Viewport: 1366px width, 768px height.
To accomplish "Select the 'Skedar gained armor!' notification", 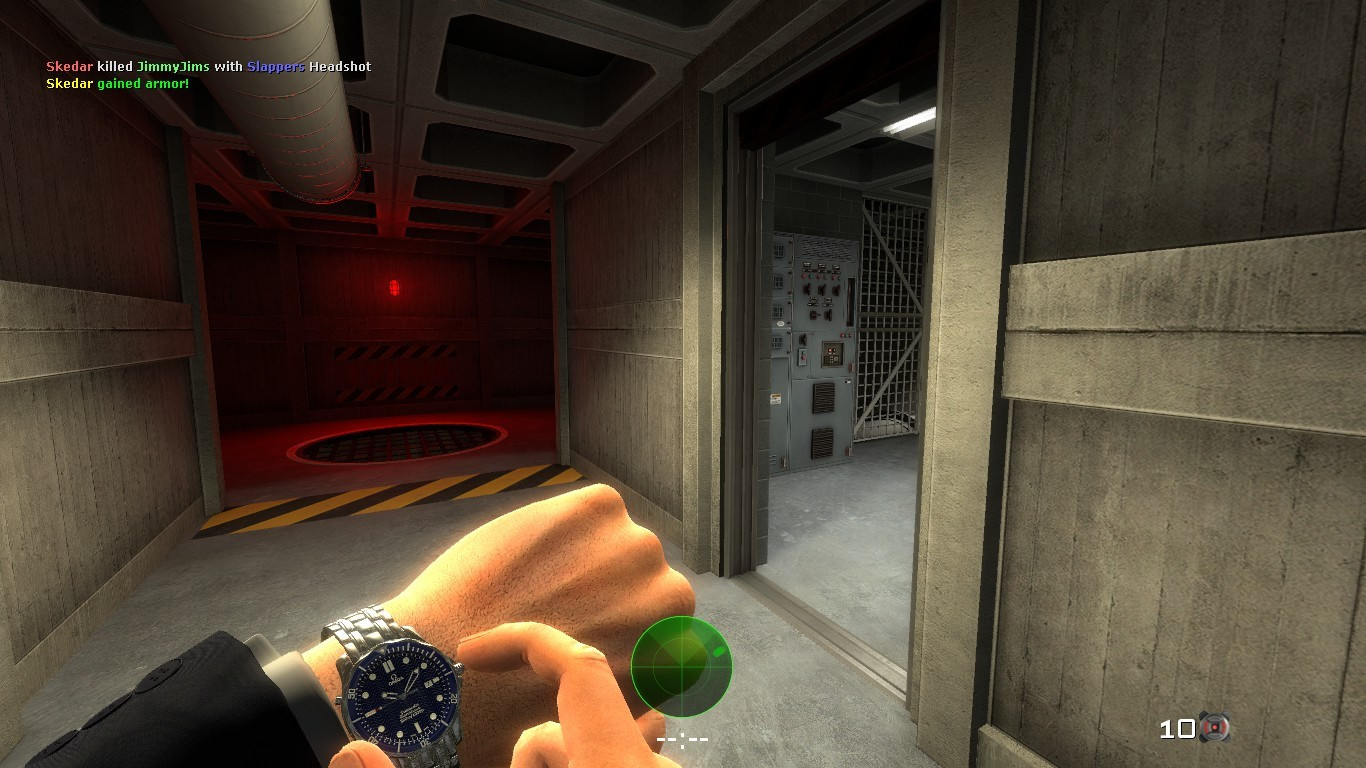I will pos(117,83).
